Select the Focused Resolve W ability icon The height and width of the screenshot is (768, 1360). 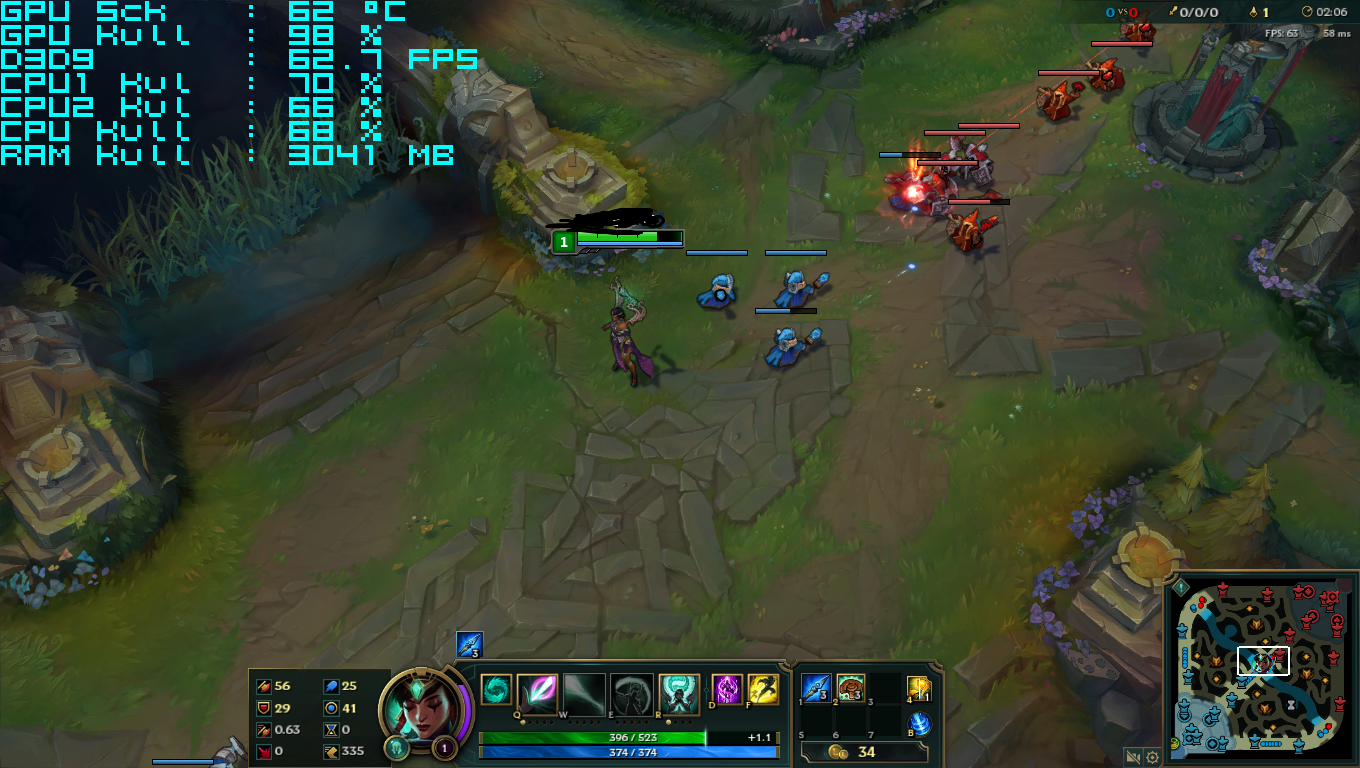point(585,690)
